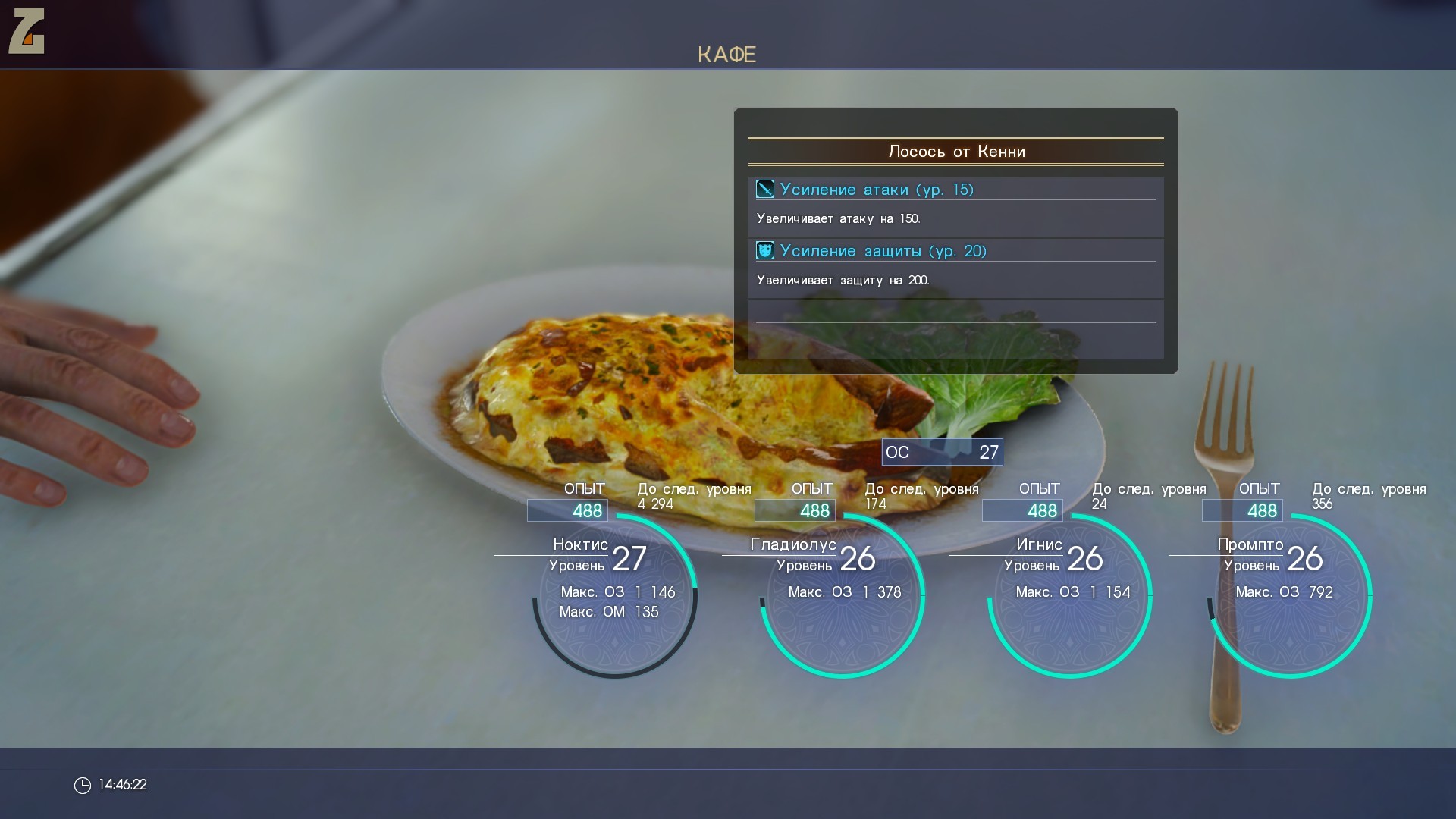Viewport: 1456px width, 819px height.
Task: Select the defense boost effect row
Action: click(x=955, y=251)
